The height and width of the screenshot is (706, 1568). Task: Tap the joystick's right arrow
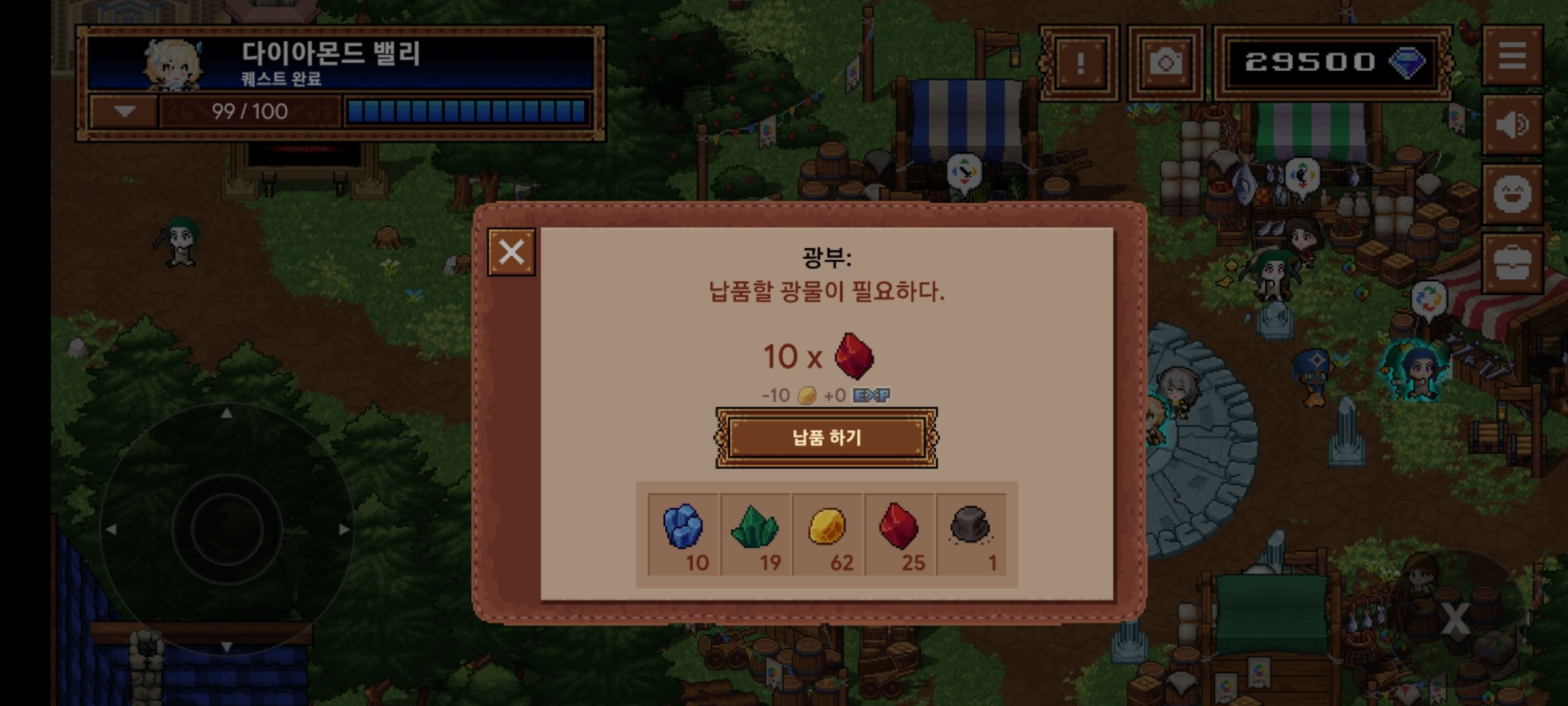[344, 529]
